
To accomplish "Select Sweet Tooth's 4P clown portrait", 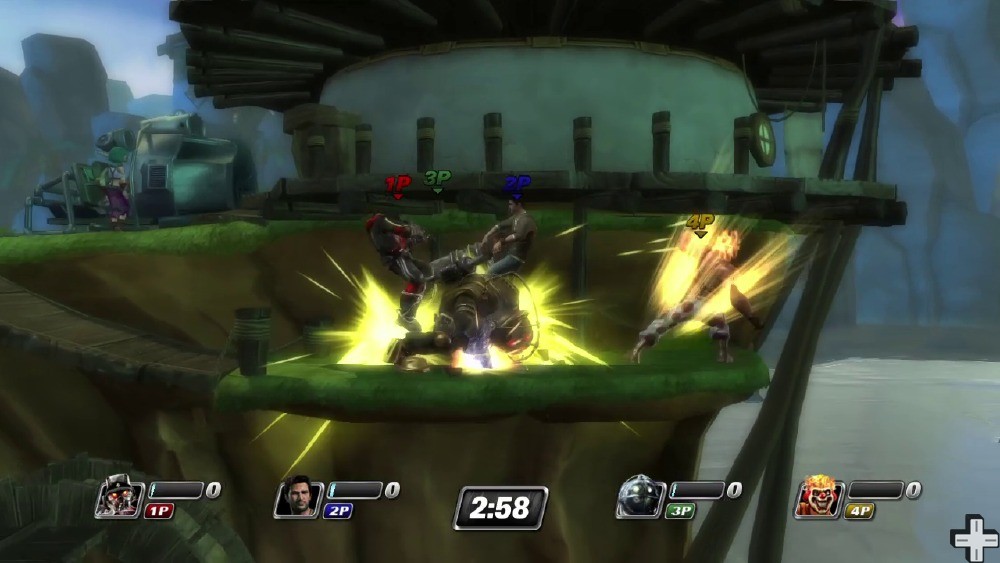I will point(818,497).
